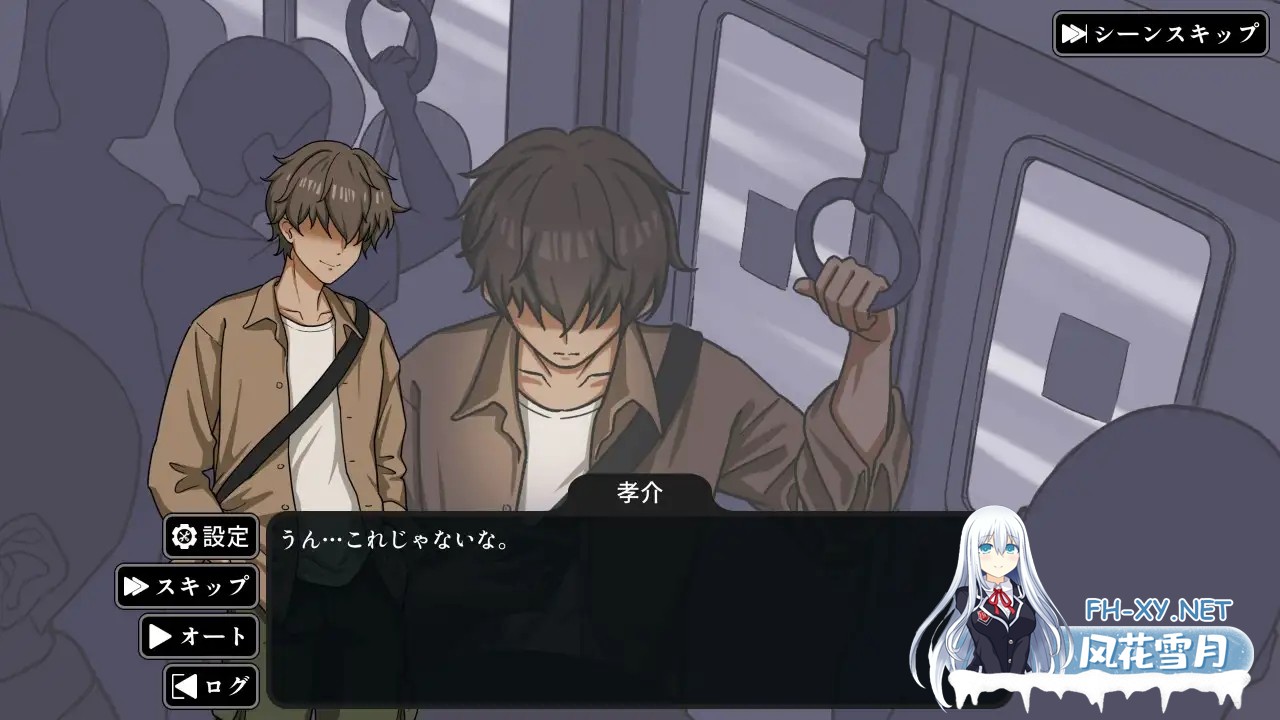
Task: Click the play triangle icon on オート button
Action: click(x=160, y=636)
